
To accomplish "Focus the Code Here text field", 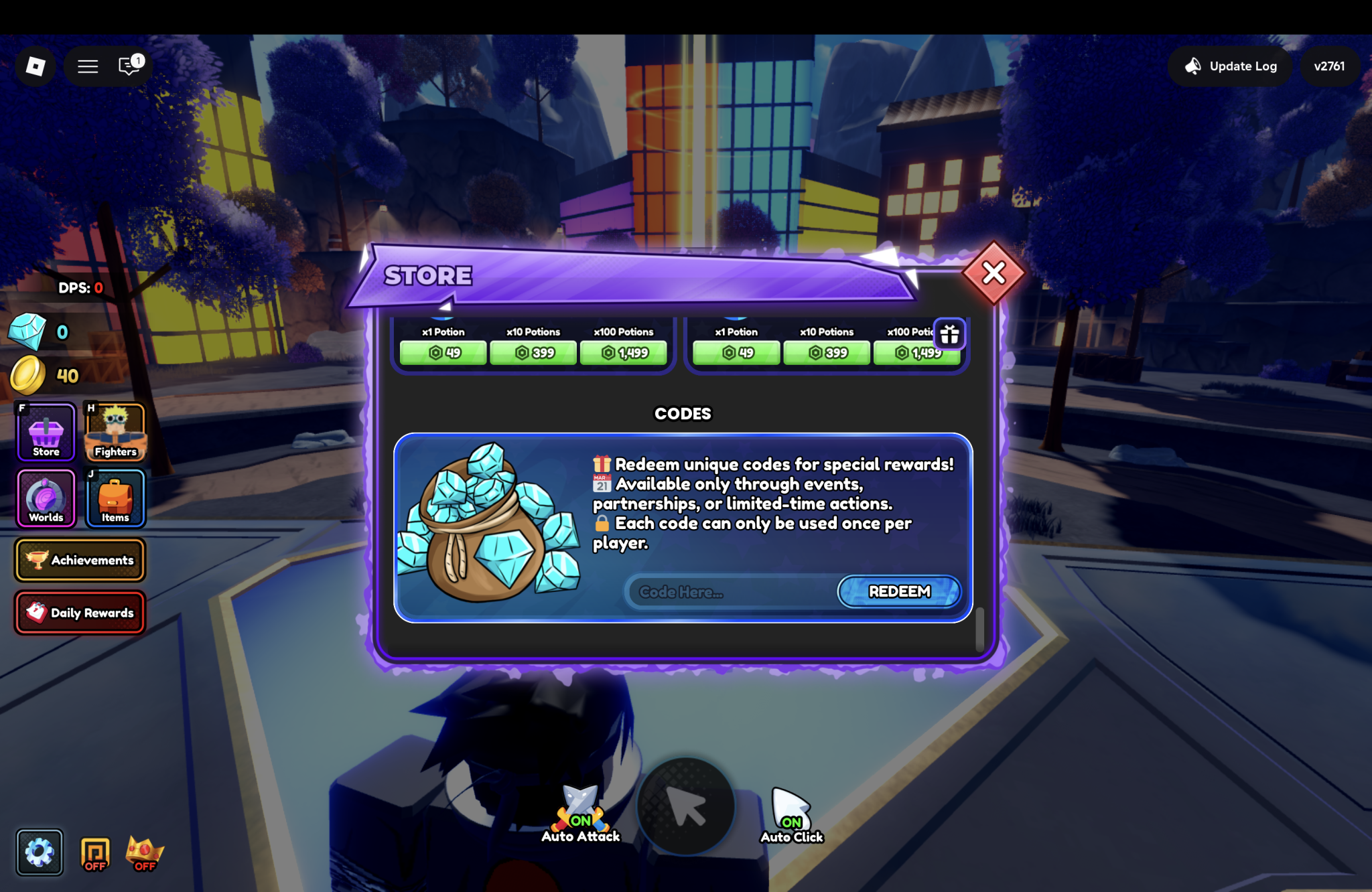I will (732, 592).
